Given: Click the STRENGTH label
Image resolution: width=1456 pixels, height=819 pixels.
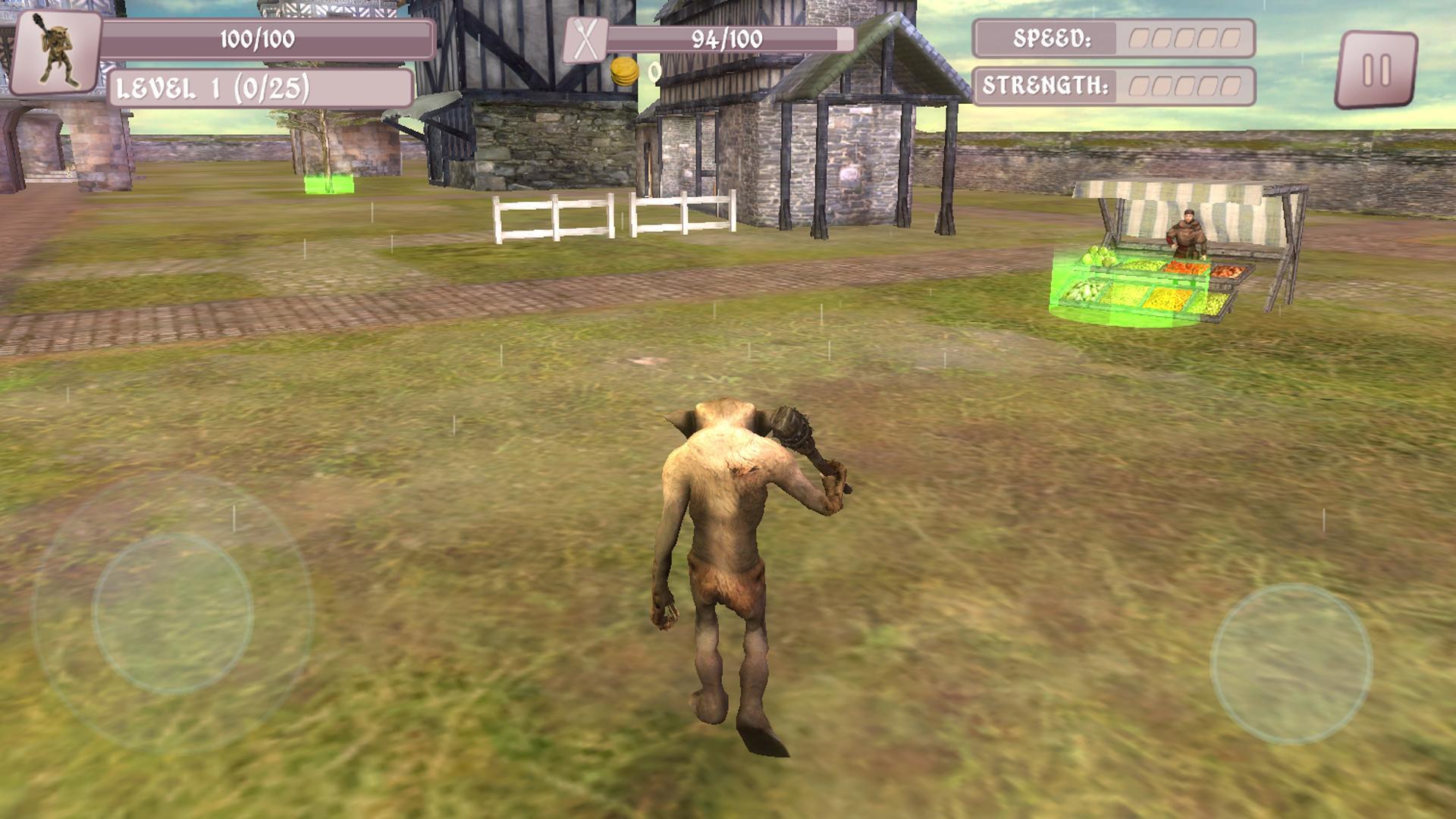Looking at the screenshot, I should 1046,86.
